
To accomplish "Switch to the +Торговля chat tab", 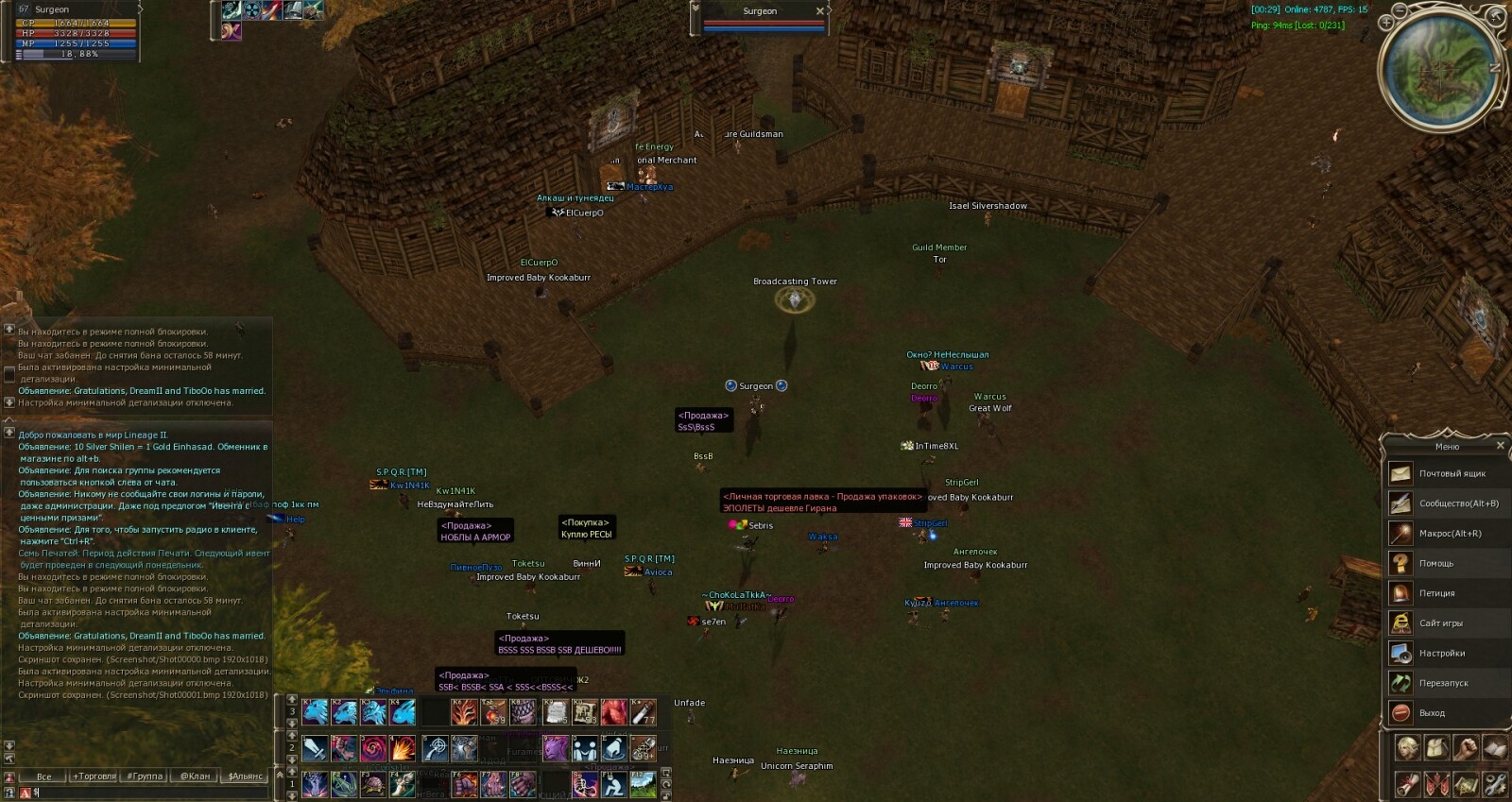I will [94, 776].
